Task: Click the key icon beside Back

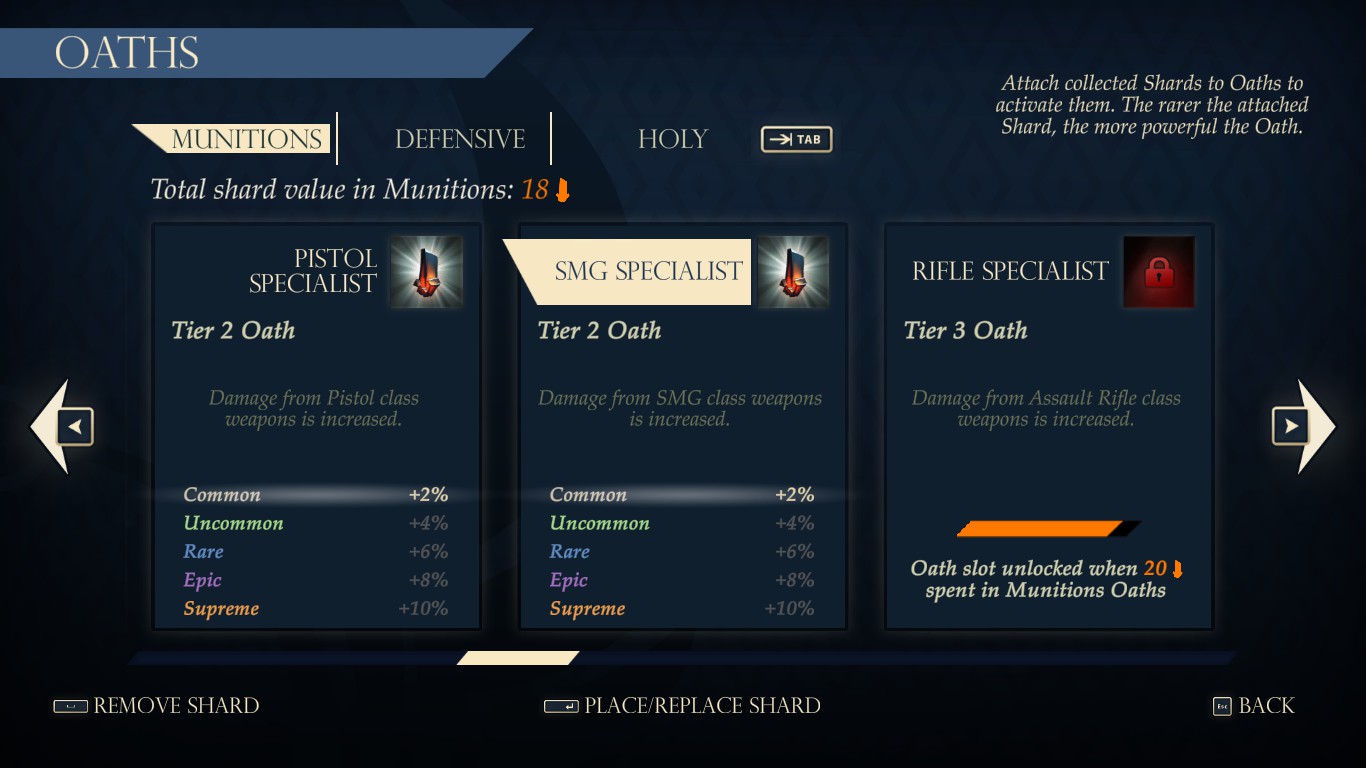Action: tap(1221, 706)
